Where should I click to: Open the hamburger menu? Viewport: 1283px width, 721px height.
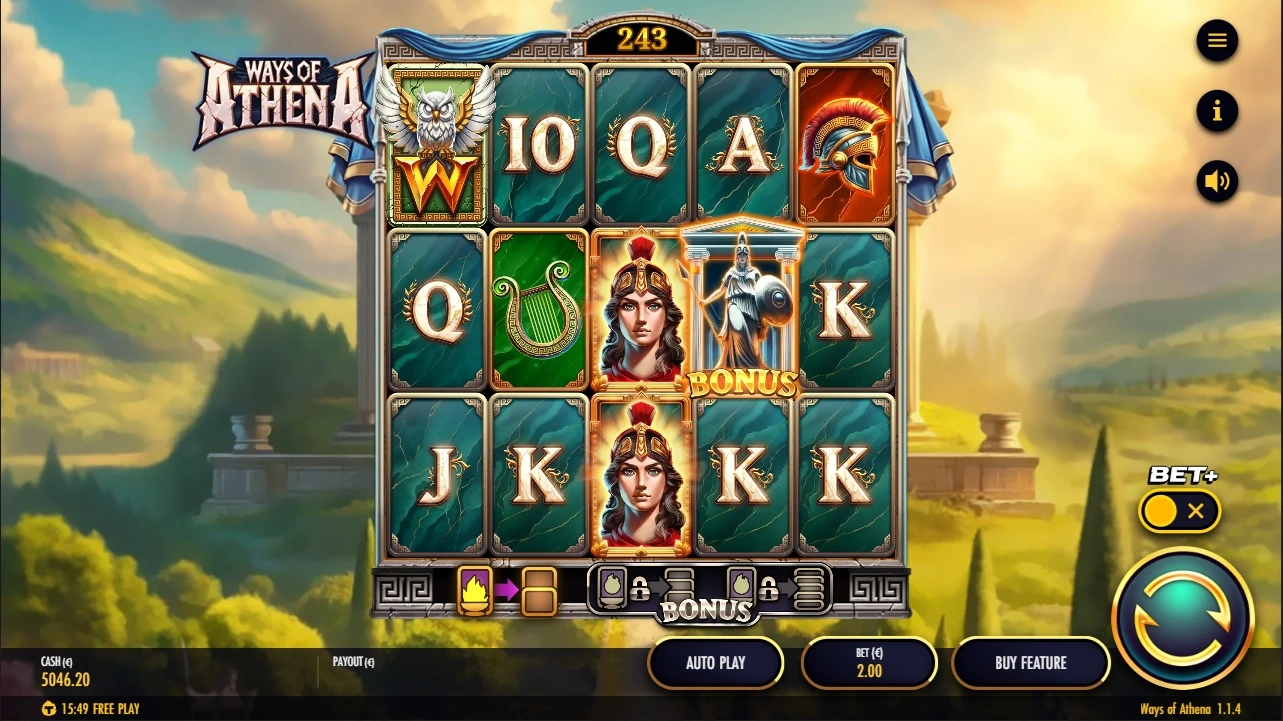tap(1217, 41)
